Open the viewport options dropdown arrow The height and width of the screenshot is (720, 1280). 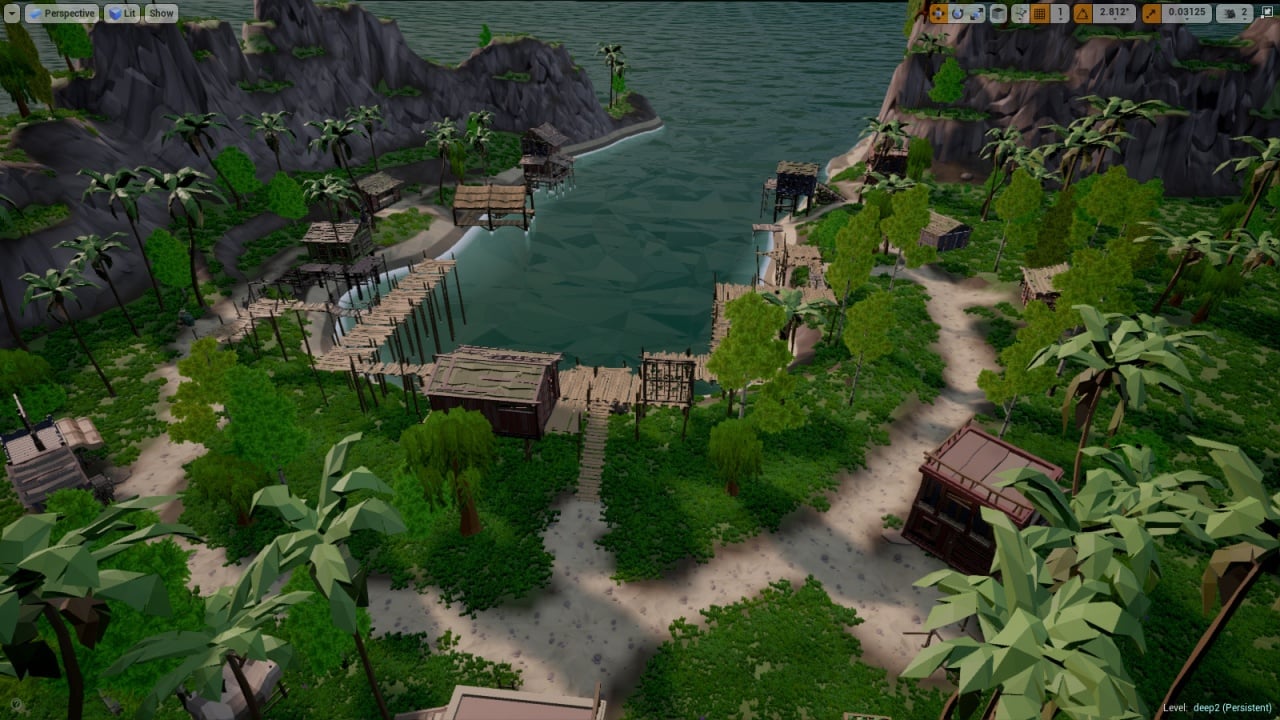[12, 13]
